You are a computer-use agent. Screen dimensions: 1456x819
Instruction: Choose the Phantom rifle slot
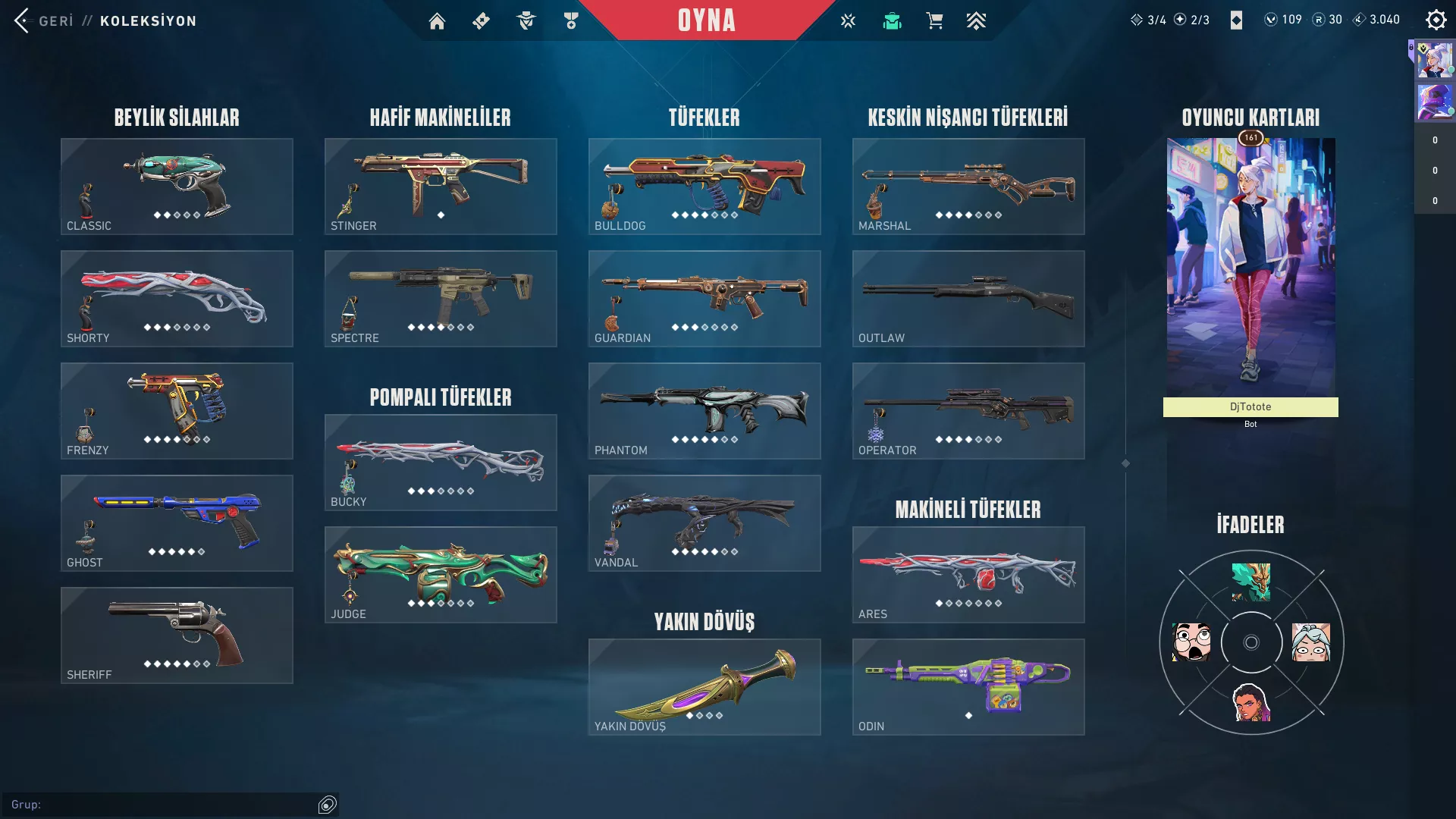tap(704, 411)
